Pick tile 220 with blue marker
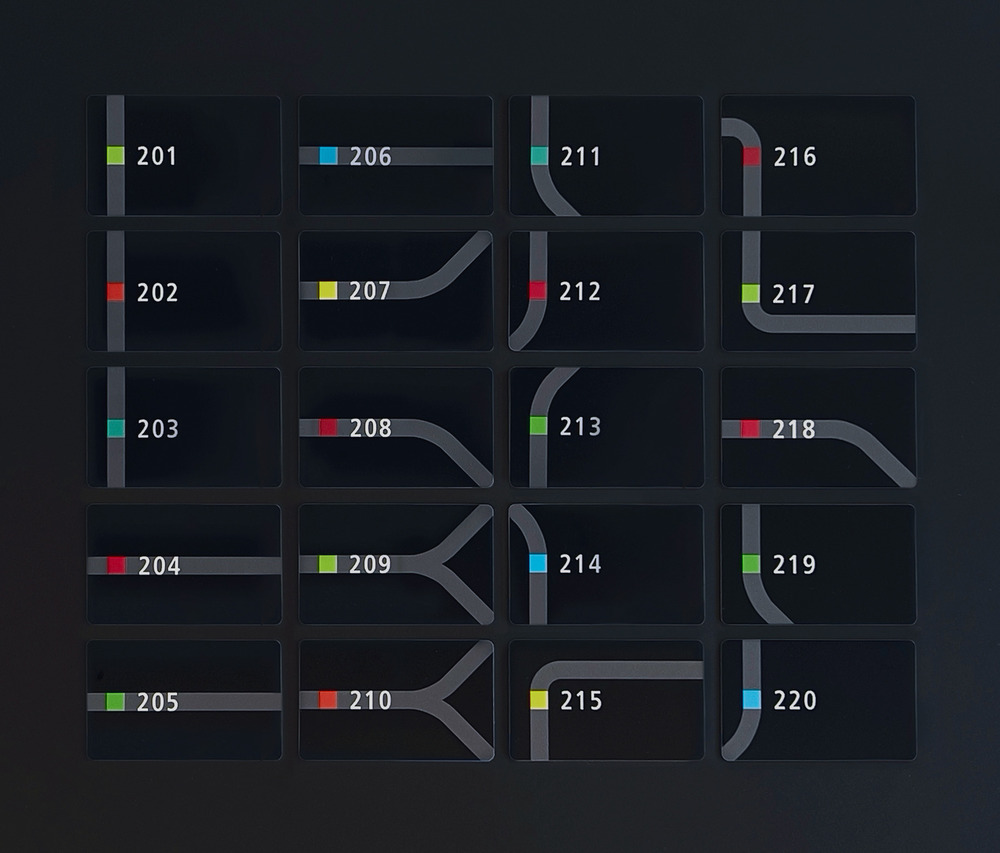The height and width of the screenshot is (853, 1000). [818, 700]
